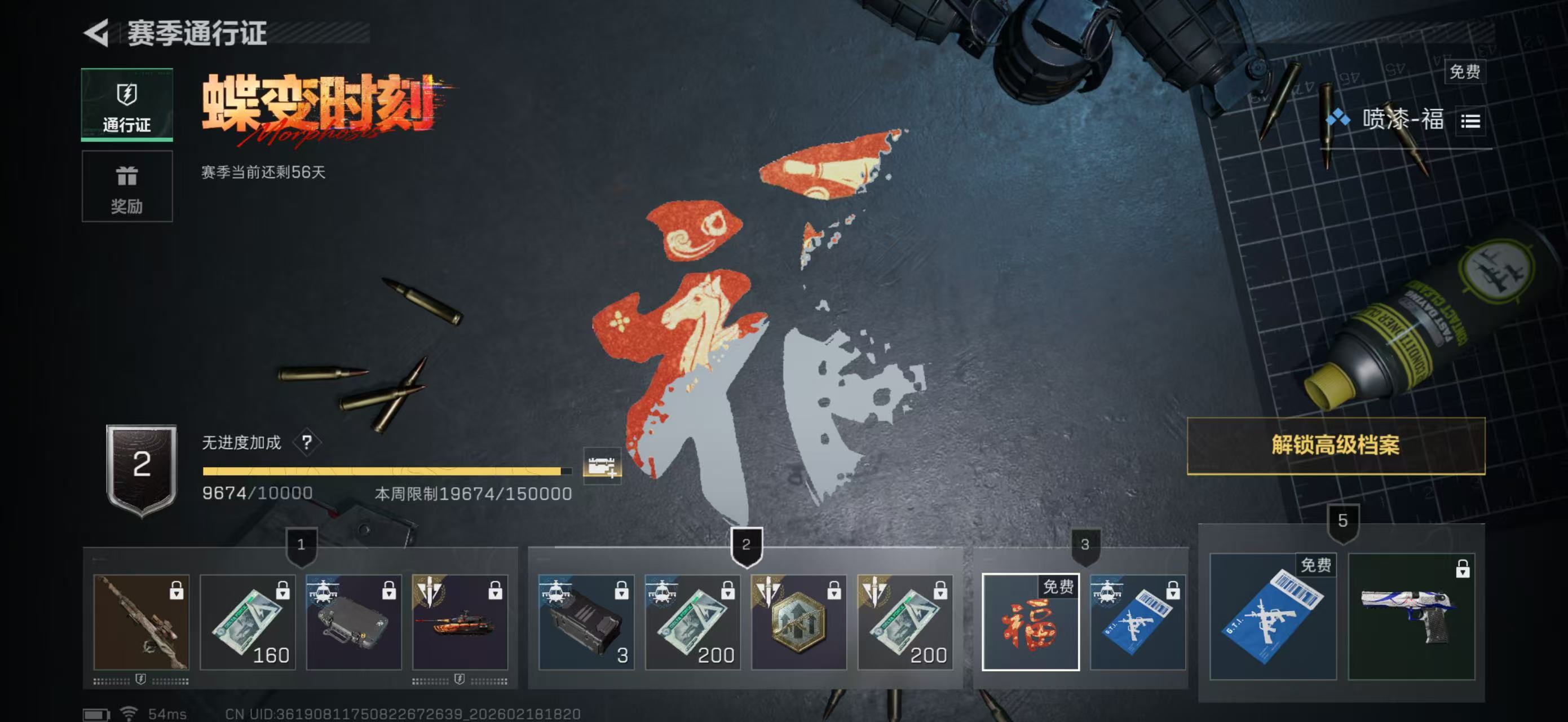Choose the locked black carrying case reward
The width and height of the screenshot is (1568, 722).
[x=354, y=622]
